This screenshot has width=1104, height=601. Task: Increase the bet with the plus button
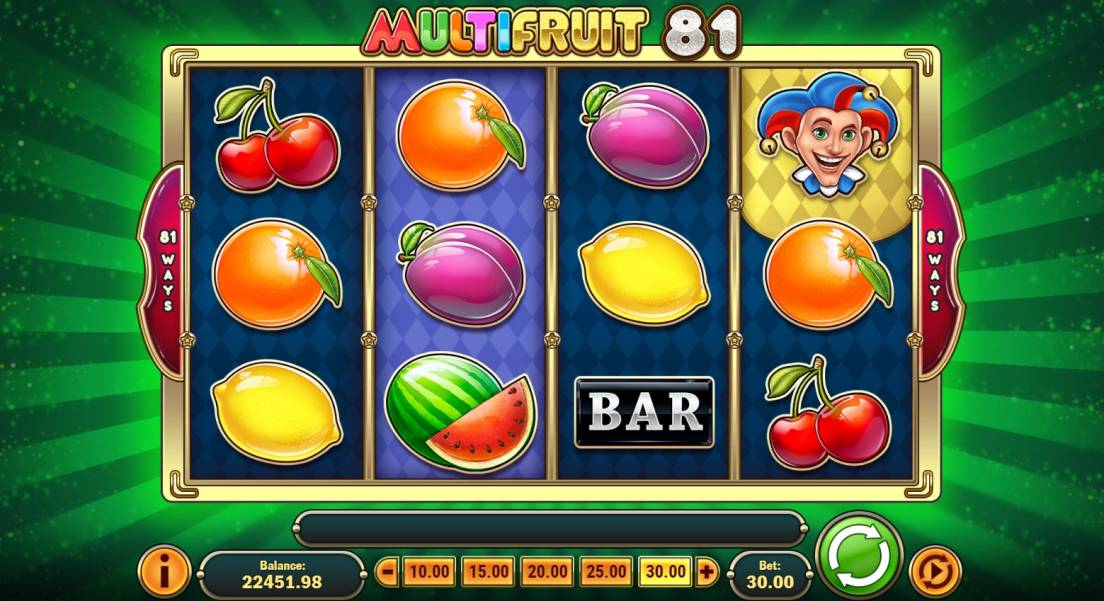pos(708,572)
